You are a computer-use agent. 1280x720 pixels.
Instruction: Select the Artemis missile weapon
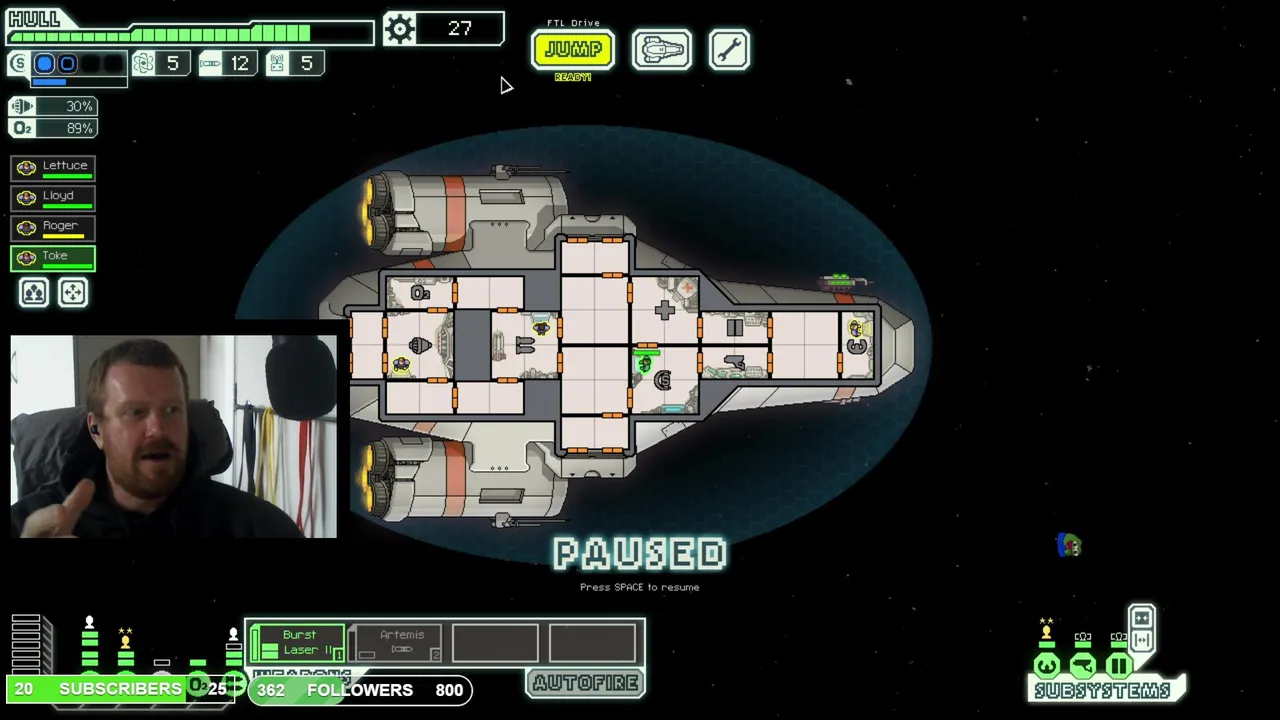pos(401,642)
